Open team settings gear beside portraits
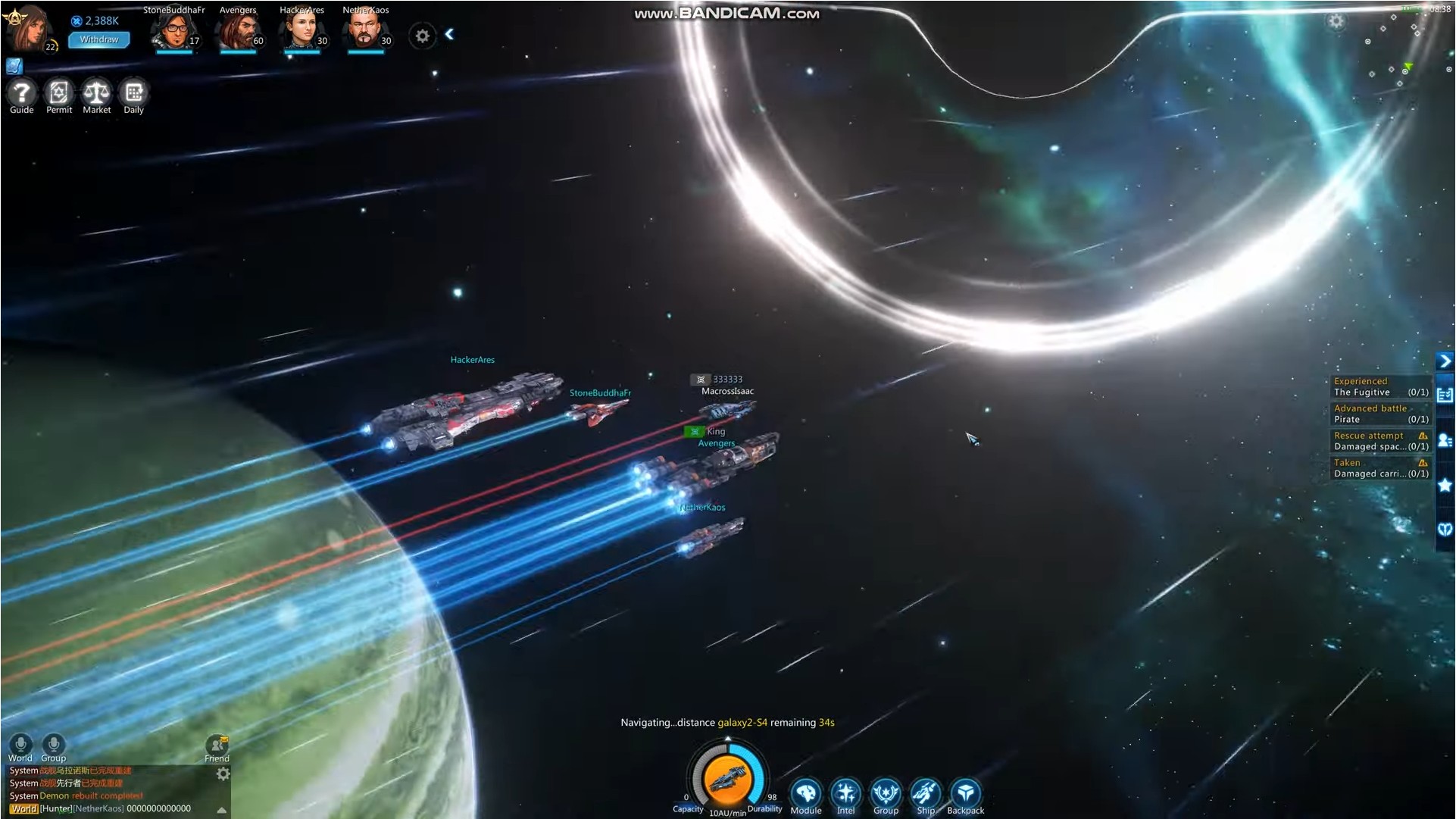The width and height of the screenshot is (1456, 819). [x=422, y=36]
